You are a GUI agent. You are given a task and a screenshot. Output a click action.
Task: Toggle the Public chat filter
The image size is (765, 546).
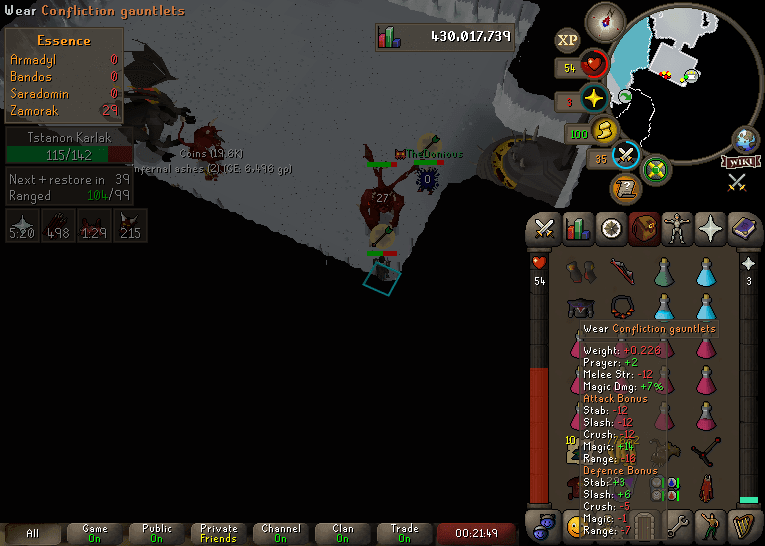pos(157,533)
